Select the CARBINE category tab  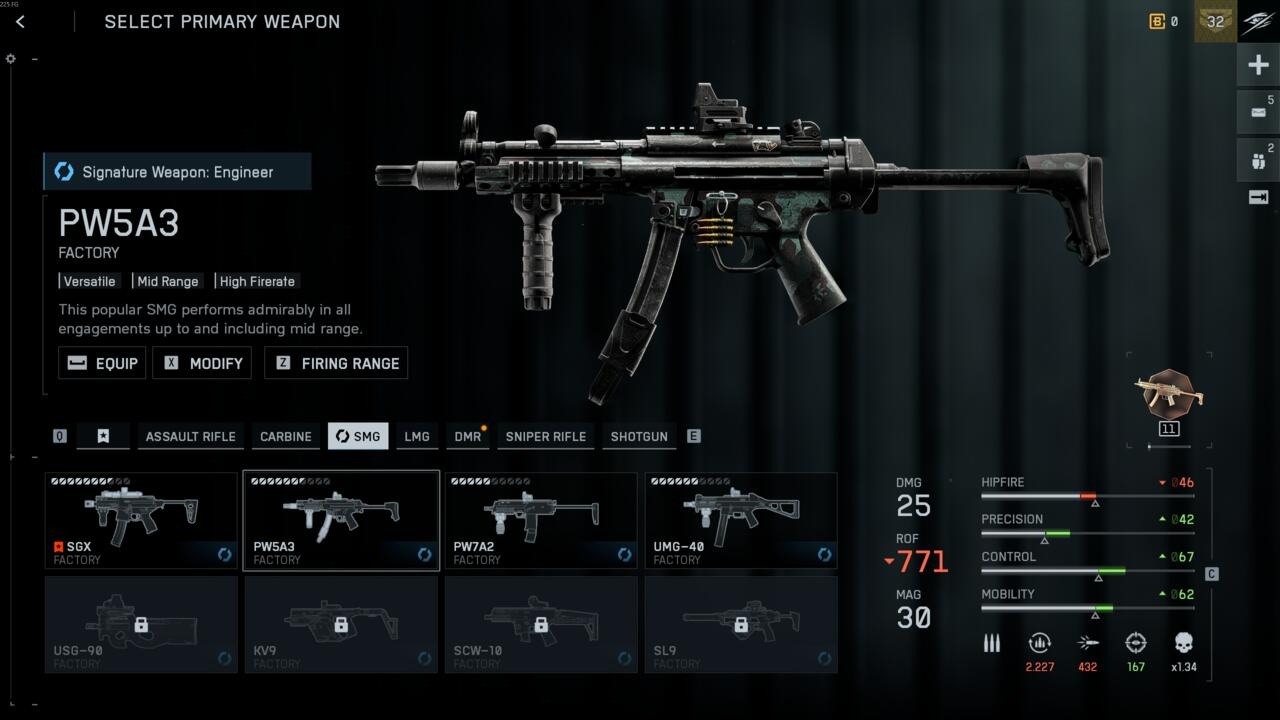[285, 436]
